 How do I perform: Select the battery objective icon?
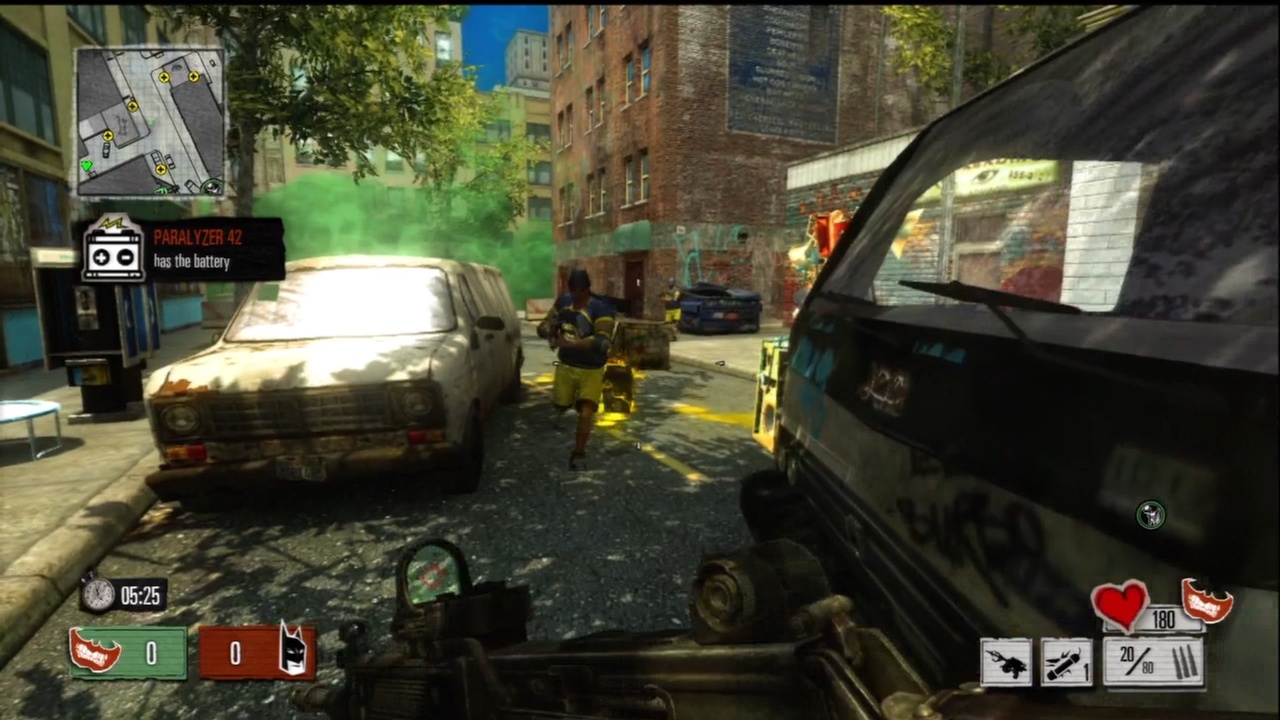click(x=113, y=253)
